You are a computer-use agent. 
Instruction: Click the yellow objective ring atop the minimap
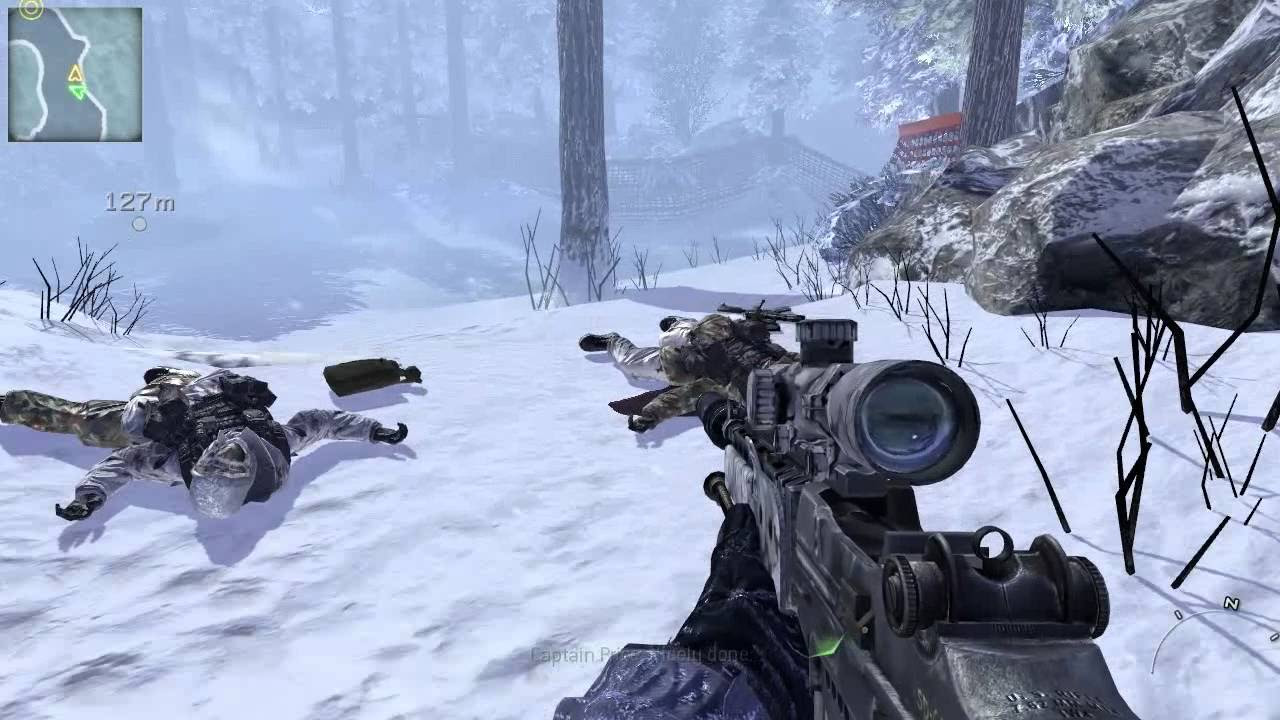point(31,7)
